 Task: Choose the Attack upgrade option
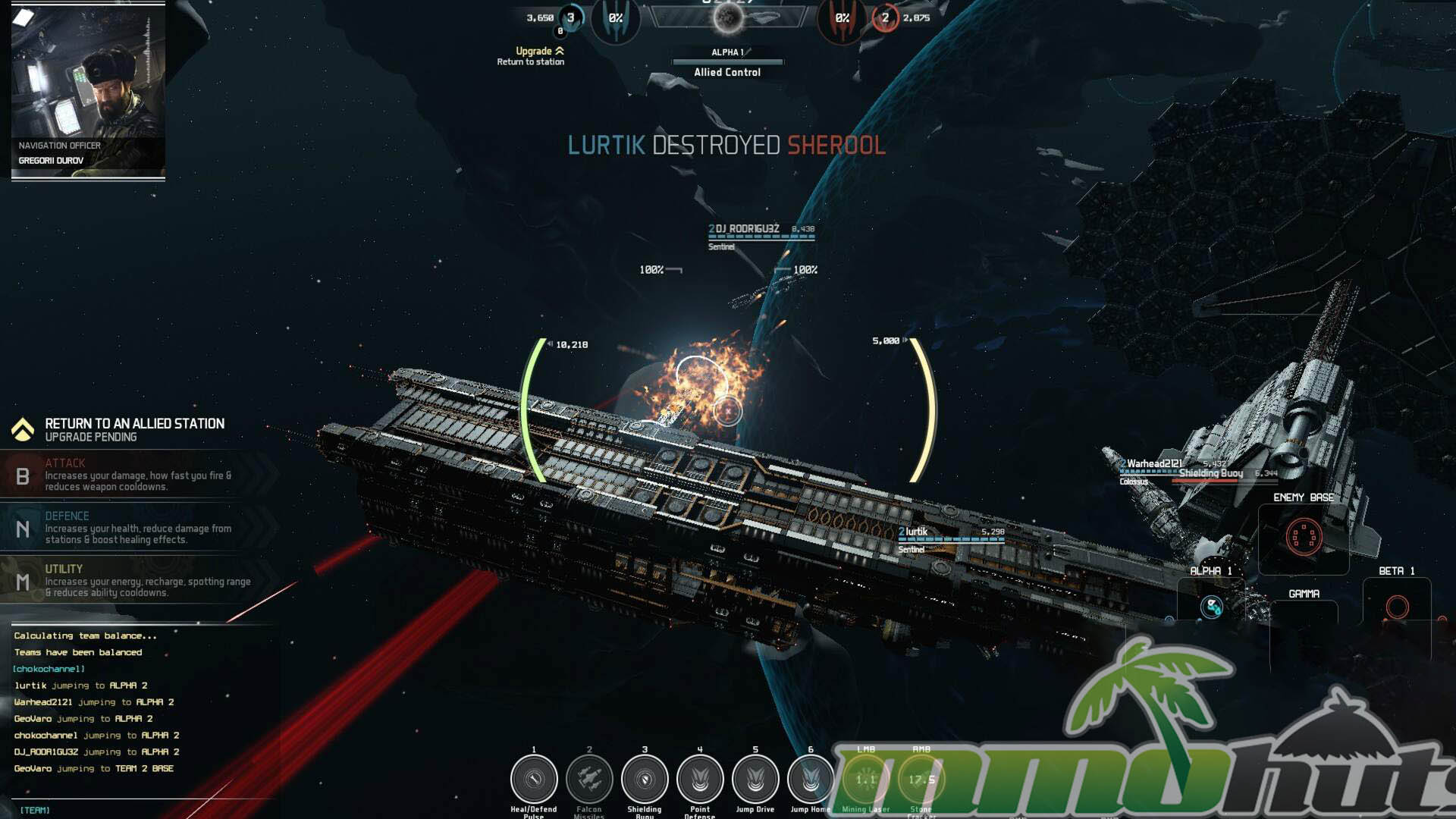click(136, 475)
